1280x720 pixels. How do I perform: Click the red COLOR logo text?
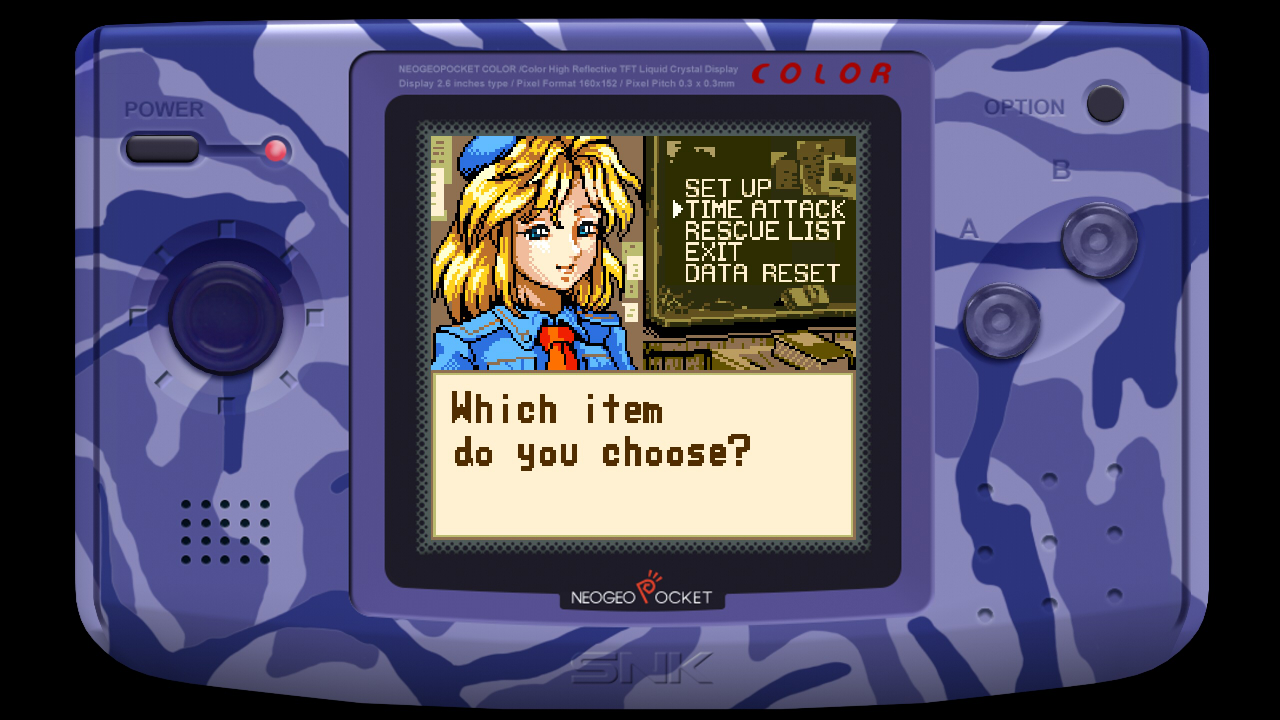click(822, 72)
